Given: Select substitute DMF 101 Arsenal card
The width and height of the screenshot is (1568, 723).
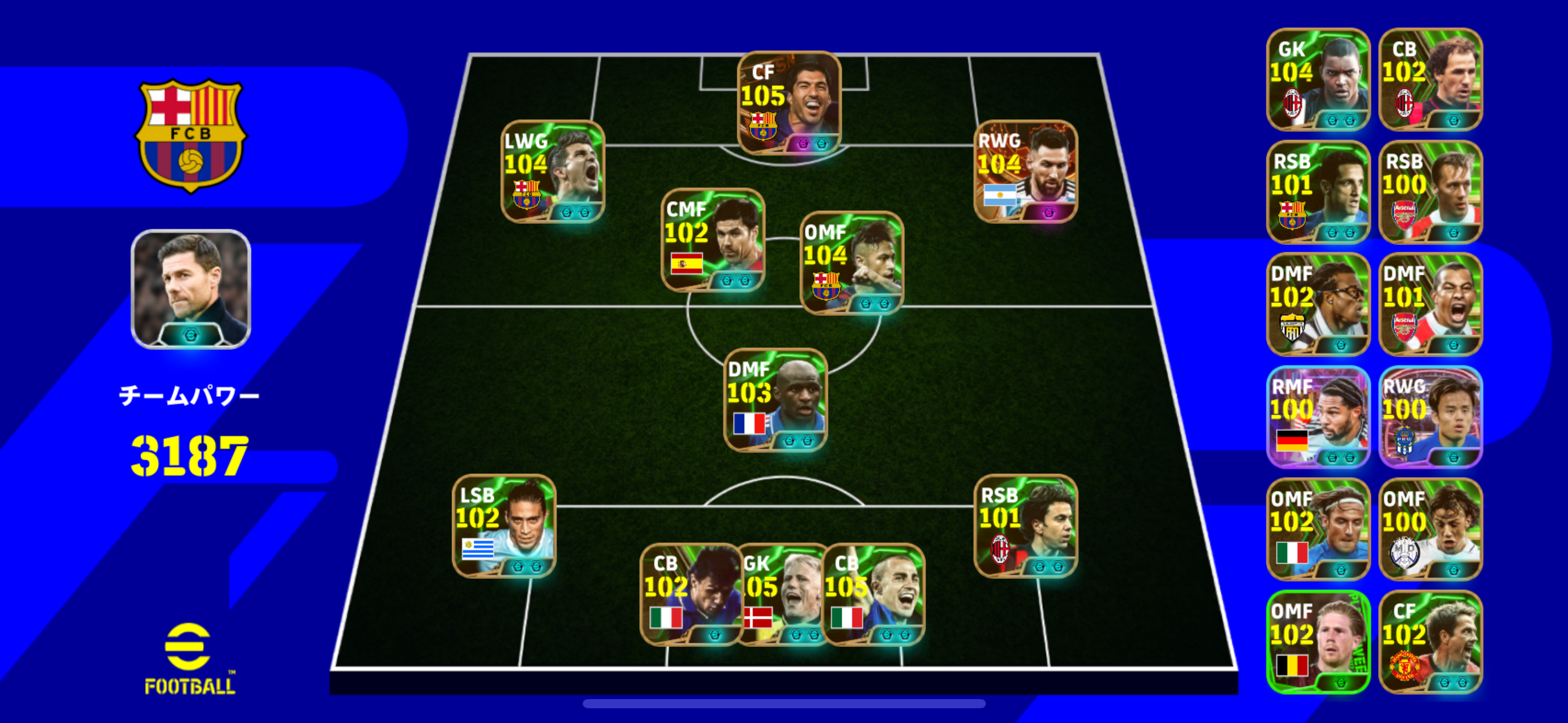Looking at the screenshot, I should pyautogui.click(x=1430, y=305).
